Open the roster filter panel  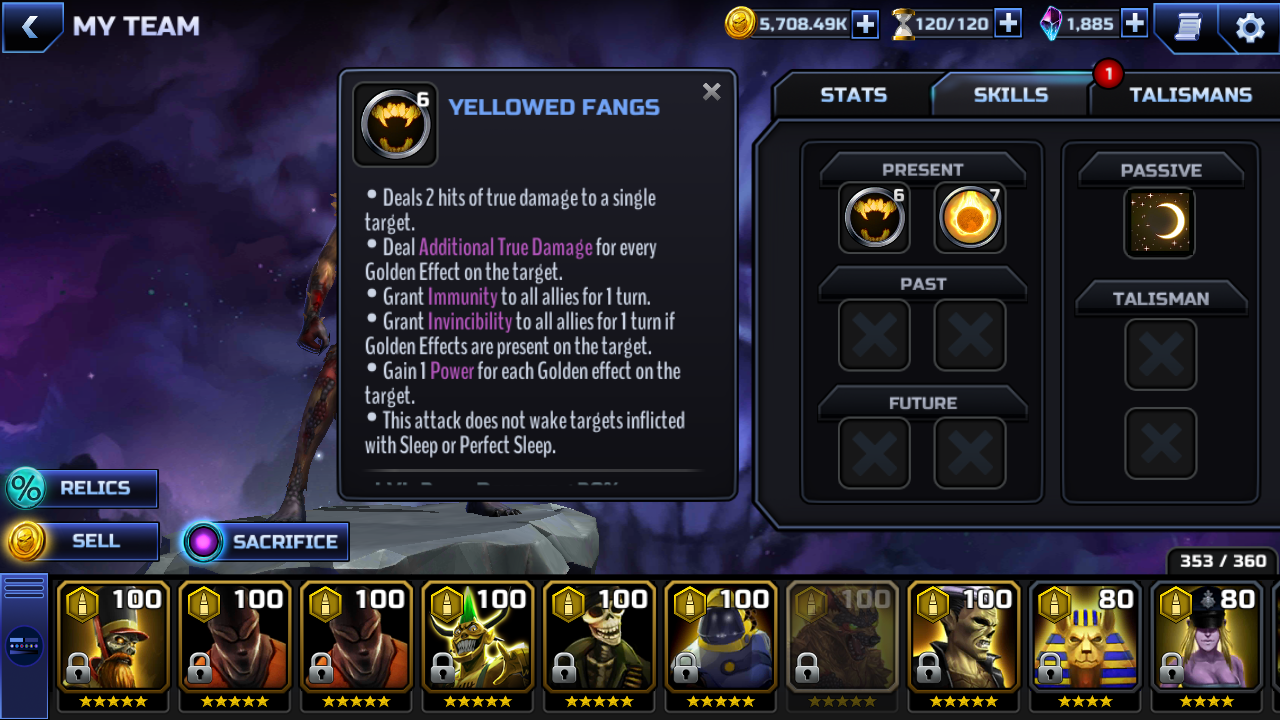tap(24, 645)
